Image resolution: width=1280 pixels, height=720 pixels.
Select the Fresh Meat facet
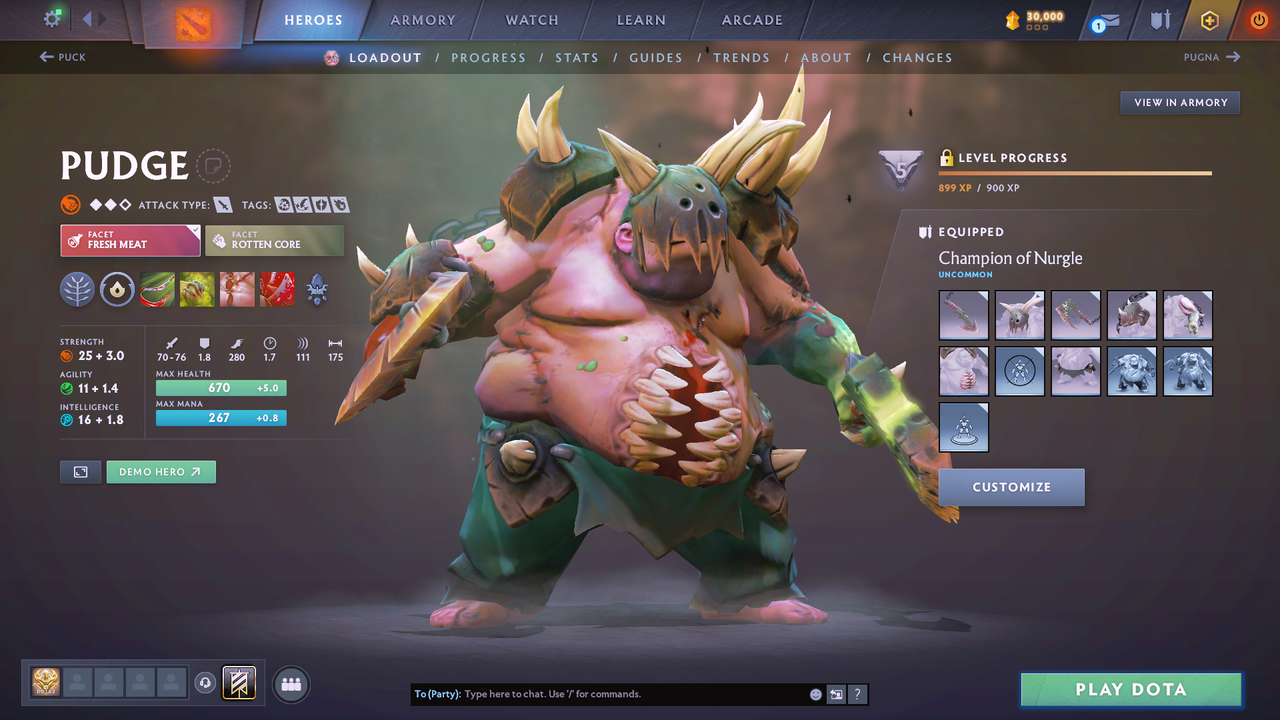[130, 240]
